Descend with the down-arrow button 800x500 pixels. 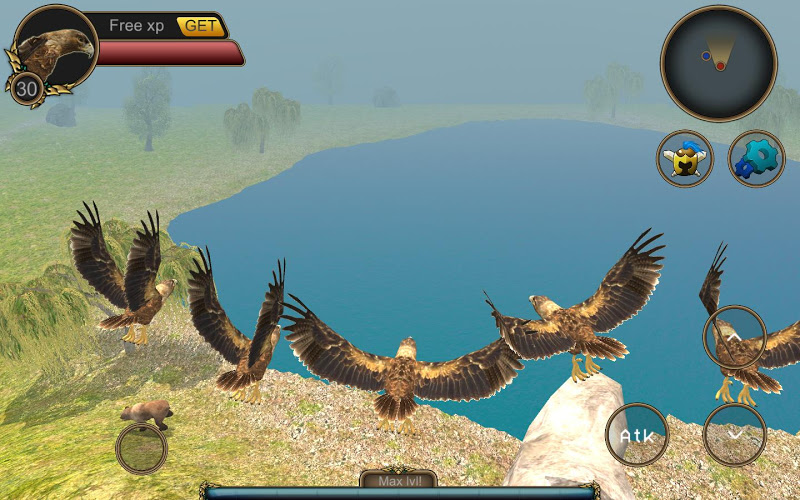click(735, 435)
